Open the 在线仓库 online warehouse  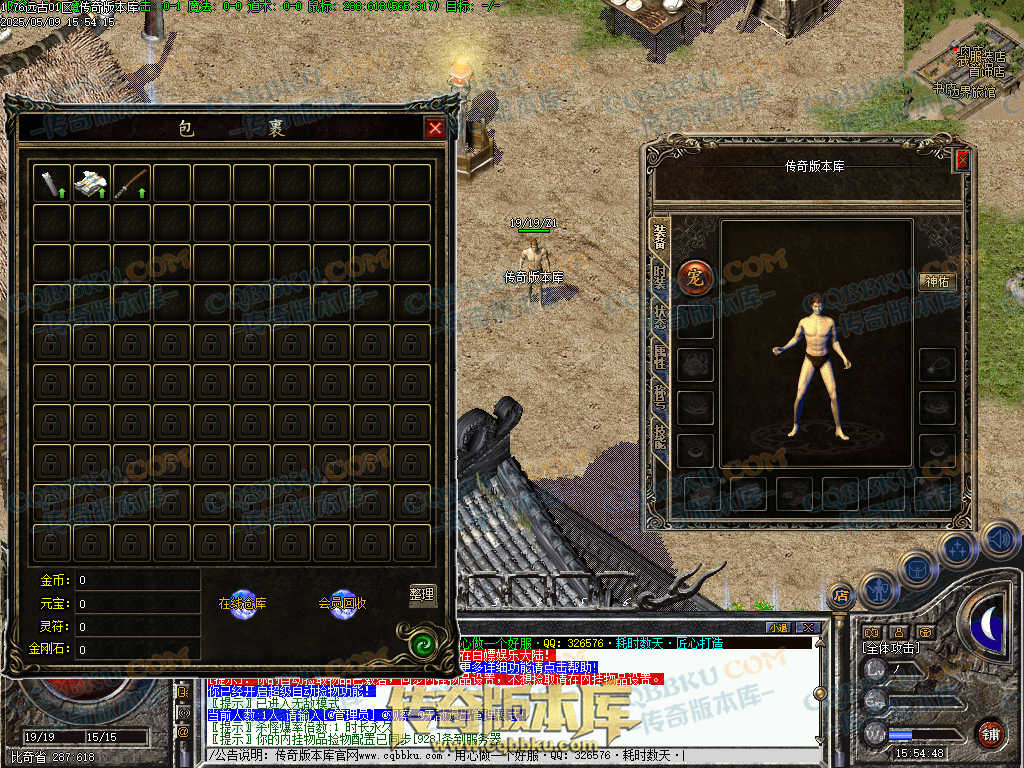pyautogui.click(x=243, y=602)
